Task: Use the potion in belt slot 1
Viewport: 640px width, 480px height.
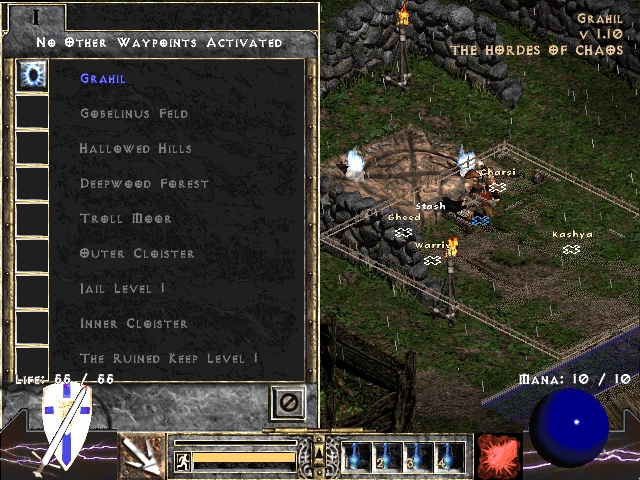Action: [x=356, y=456]
